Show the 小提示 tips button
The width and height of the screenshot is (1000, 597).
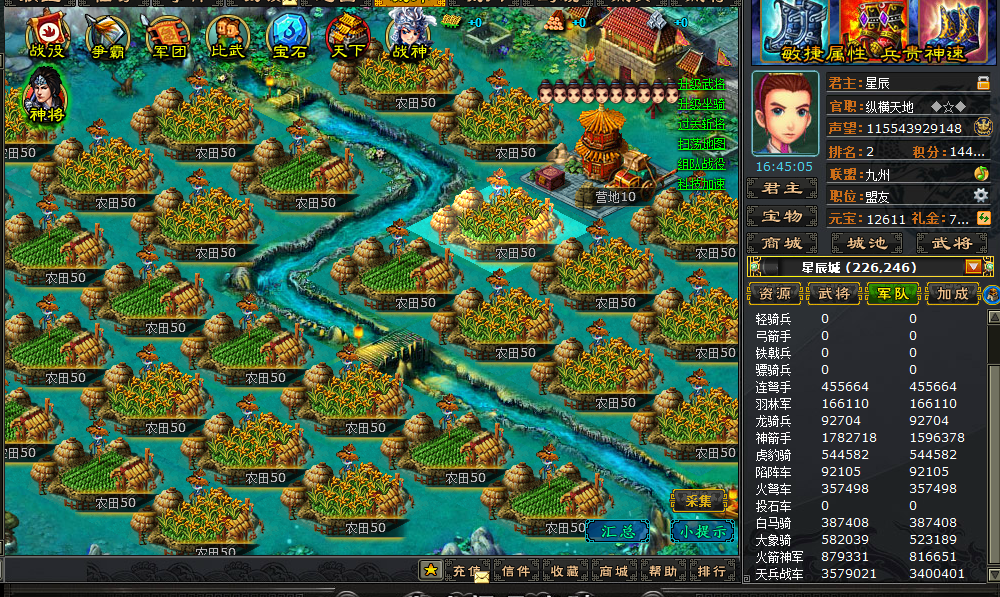click(700, 531)
